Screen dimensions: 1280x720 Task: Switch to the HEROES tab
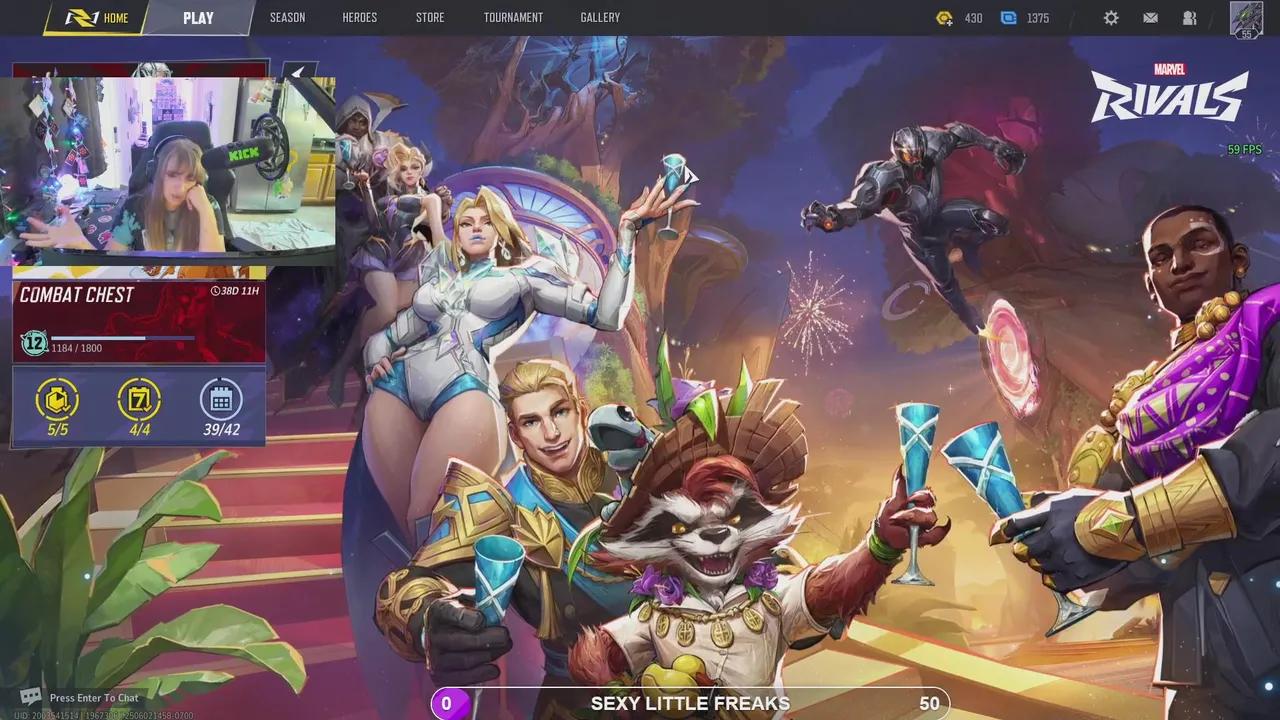coord(360,17)
